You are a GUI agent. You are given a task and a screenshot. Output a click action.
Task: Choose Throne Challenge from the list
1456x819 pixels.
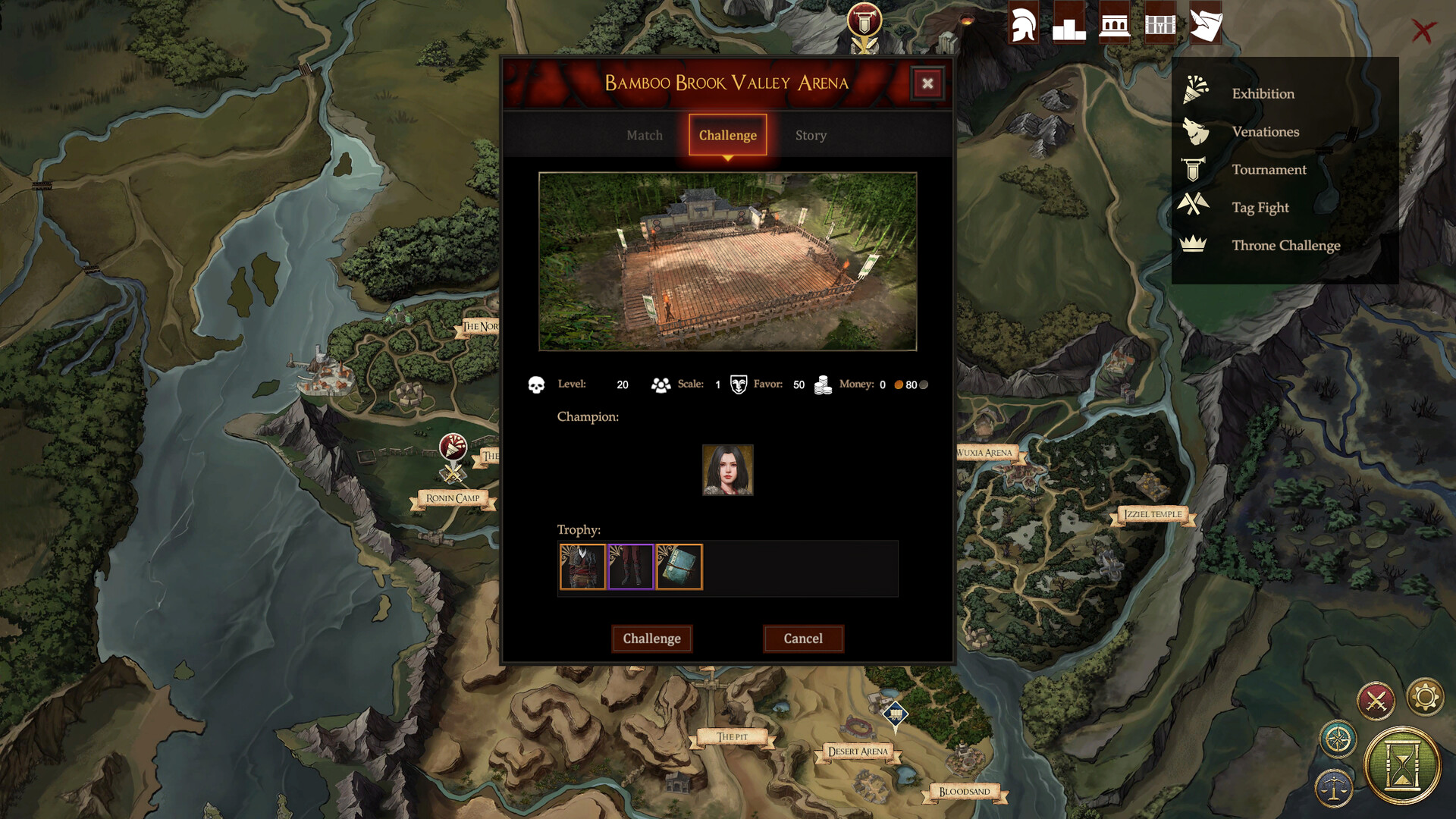coord(1286,245)
